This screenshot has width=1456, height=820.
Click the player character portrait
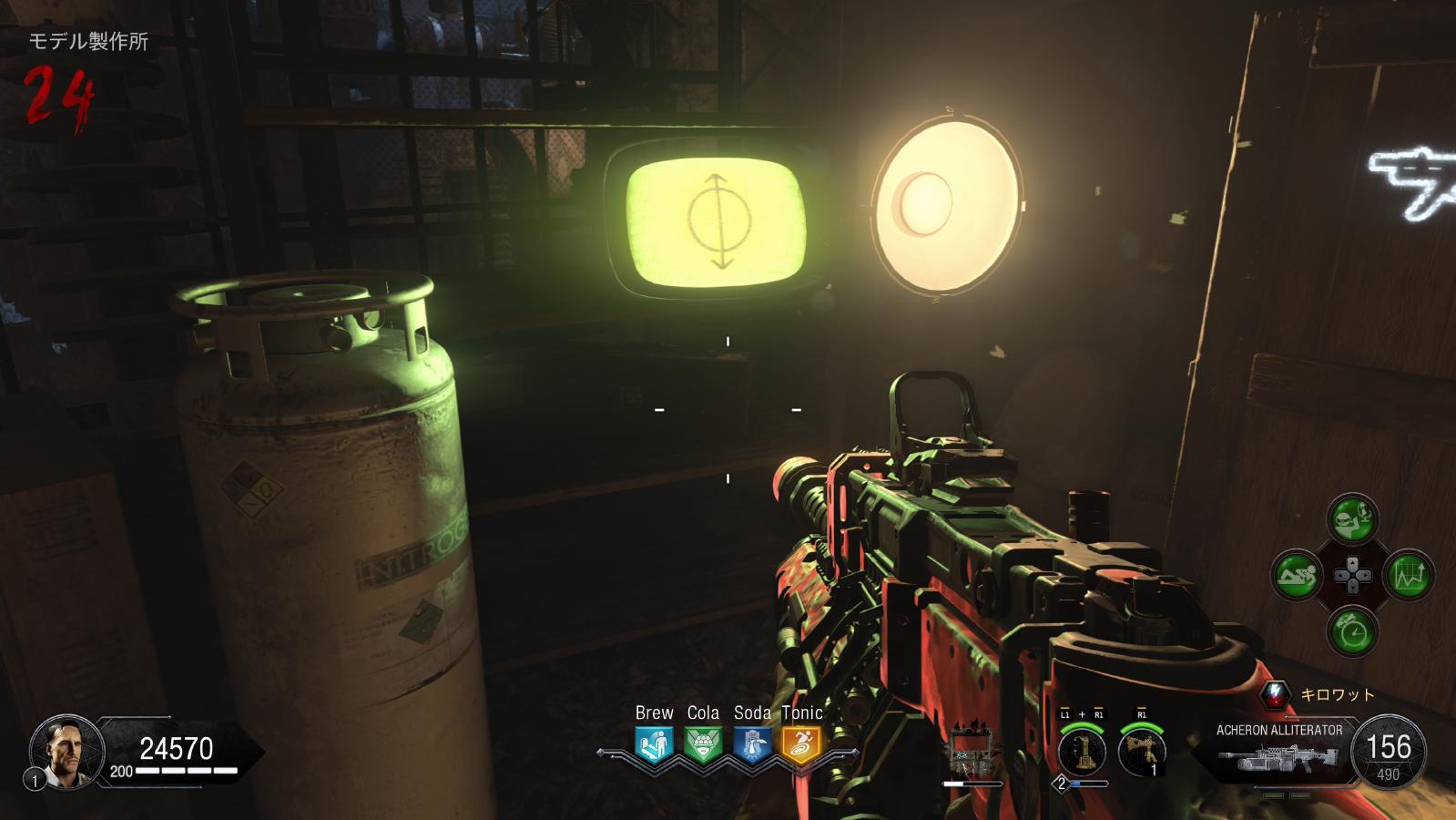point(64,751)
